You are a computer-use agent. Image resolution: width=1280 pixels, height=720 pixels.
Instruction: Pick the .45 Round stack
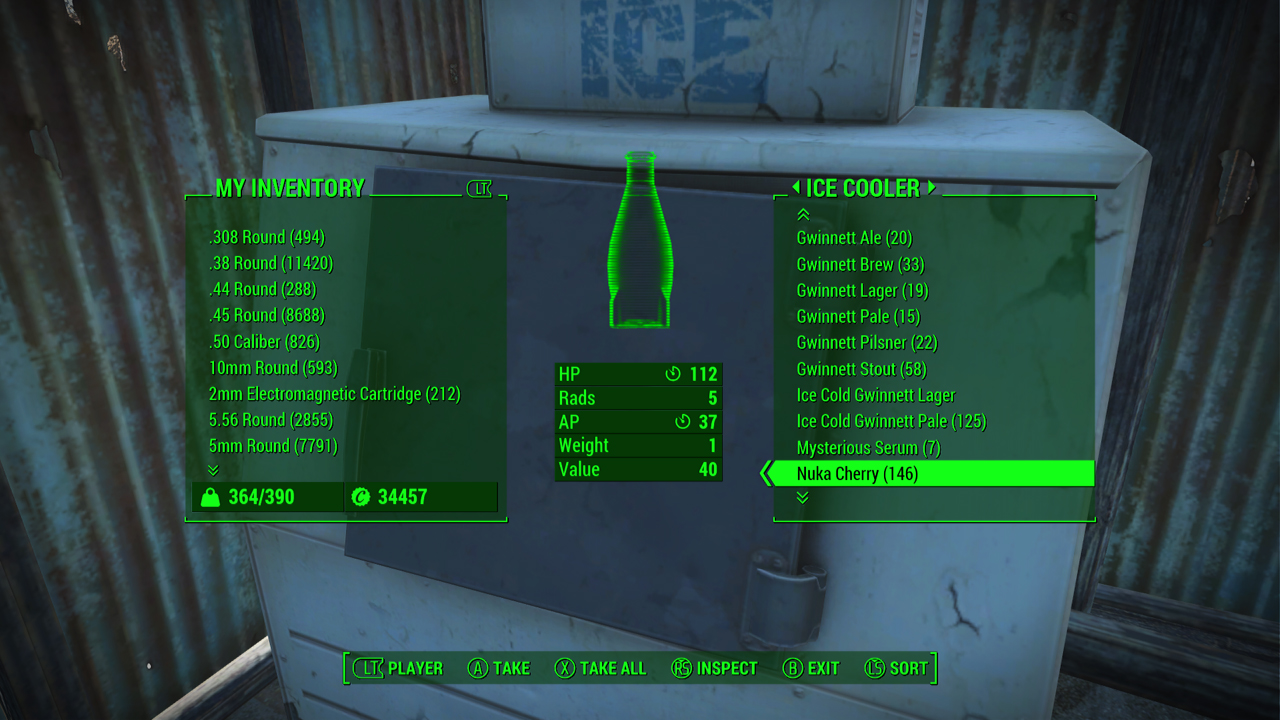click(x=267, y=316)
